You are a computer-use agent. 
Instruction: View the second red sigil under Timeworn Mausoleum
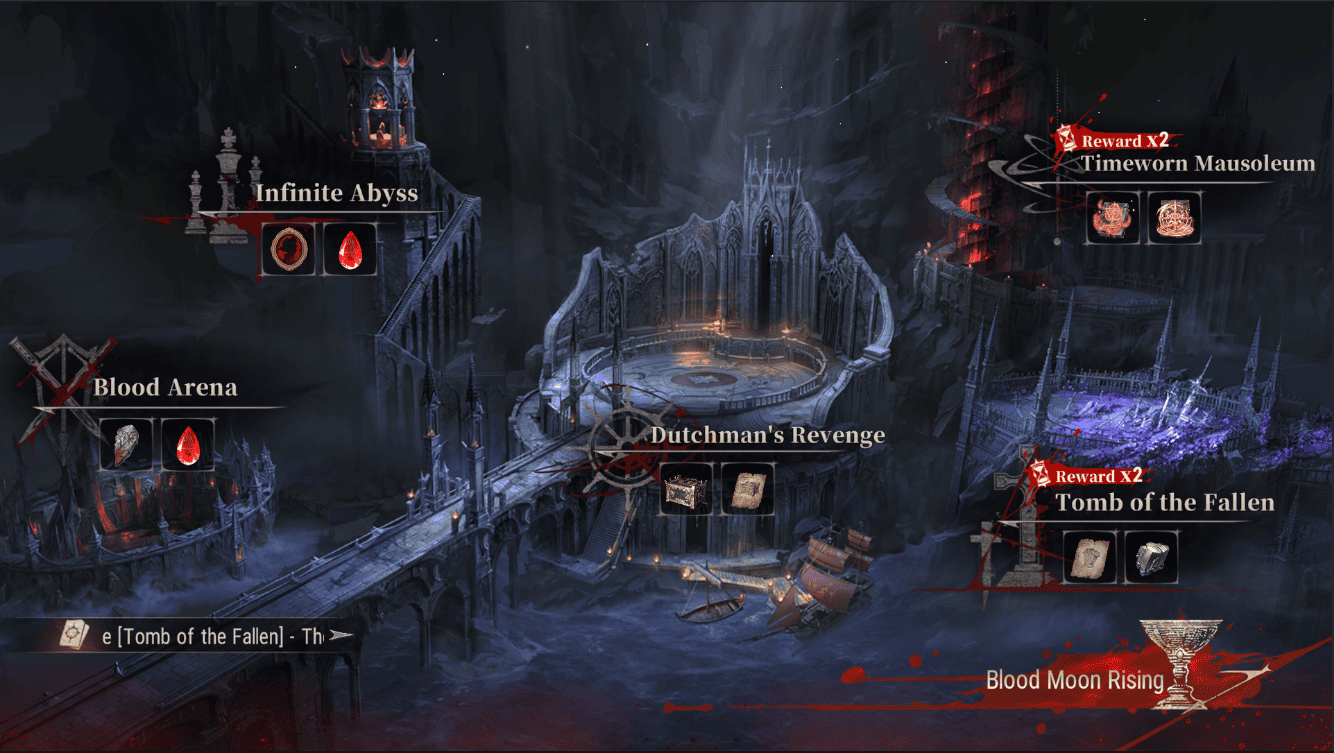pyautogui.click(x=1174, y=218)
